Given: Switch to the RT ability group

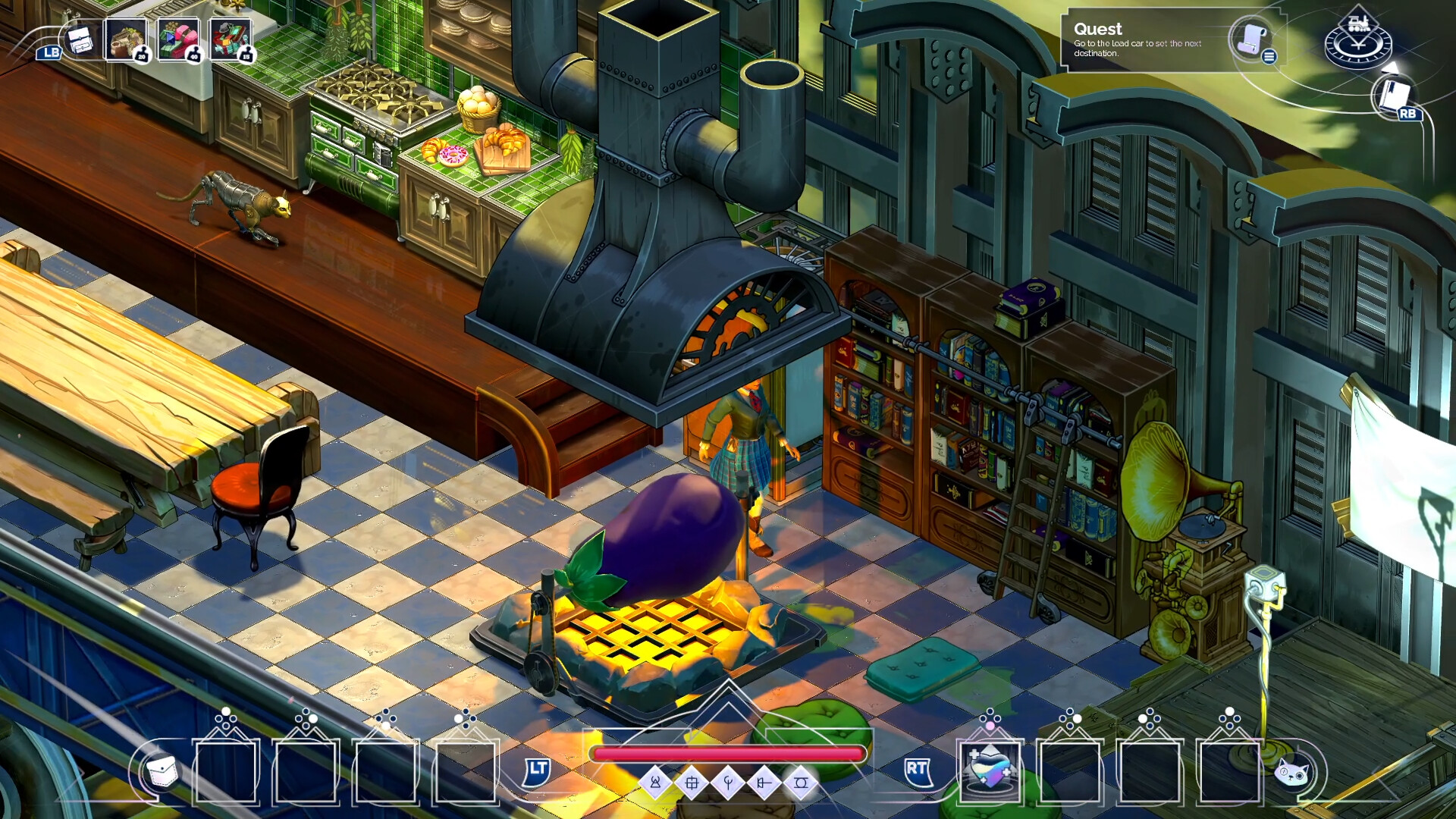Looking at the screenshot, I should [x=918, y=773].
